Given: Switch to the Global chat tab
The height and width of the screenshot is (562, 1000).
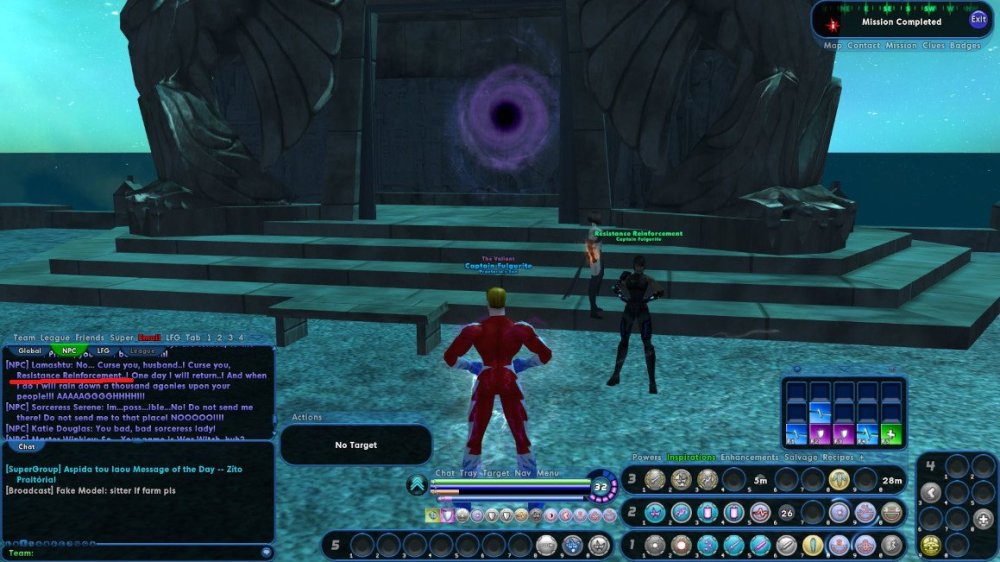Looking at the screenshot, I should pos(30,351).
